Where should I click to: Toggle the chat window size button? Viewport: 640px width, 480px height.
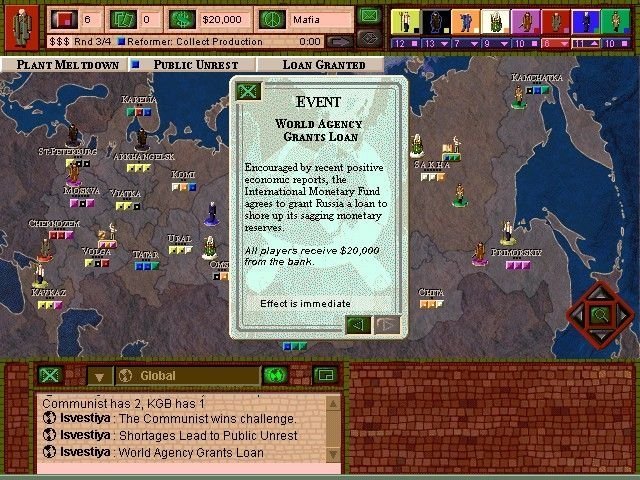[323, 376]
